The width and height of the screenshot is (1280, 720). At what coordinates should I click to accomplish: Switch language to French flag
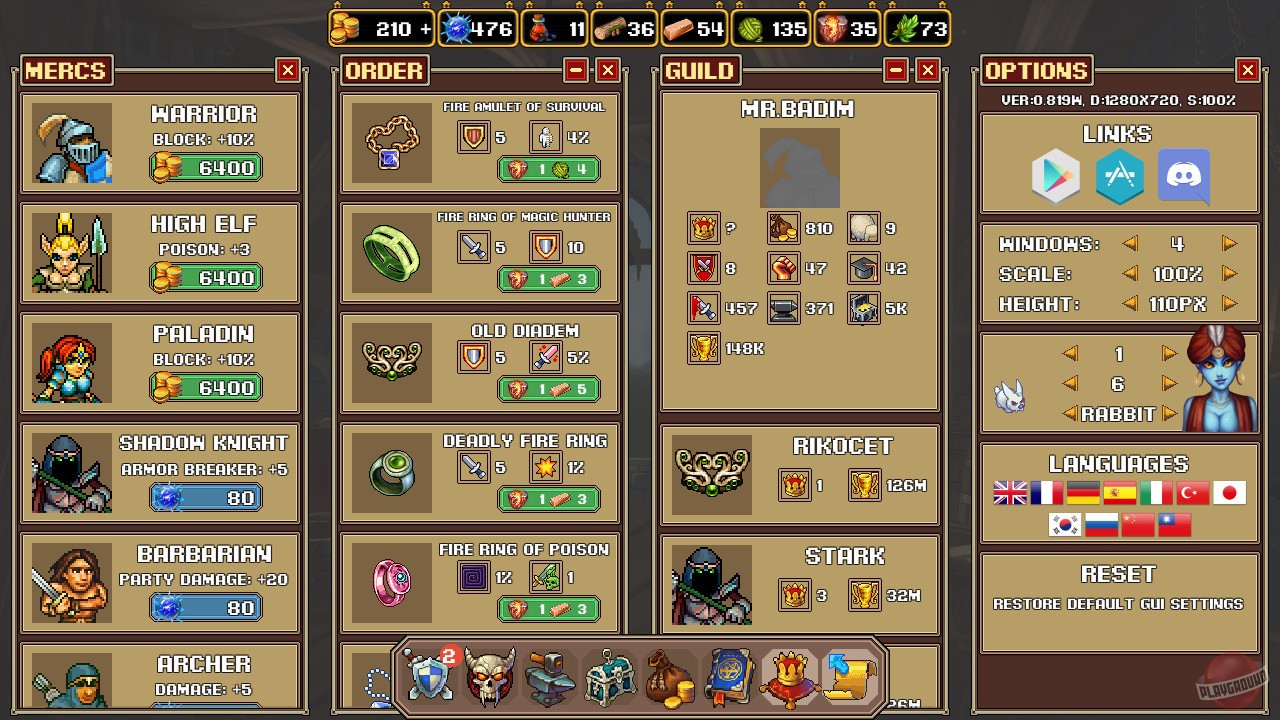(x=1049, y=492)
